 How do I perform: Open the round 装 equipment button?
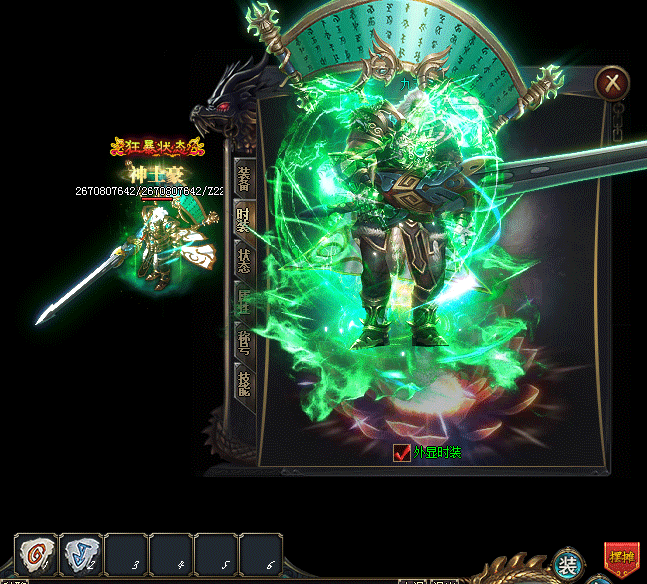point(568,565)
